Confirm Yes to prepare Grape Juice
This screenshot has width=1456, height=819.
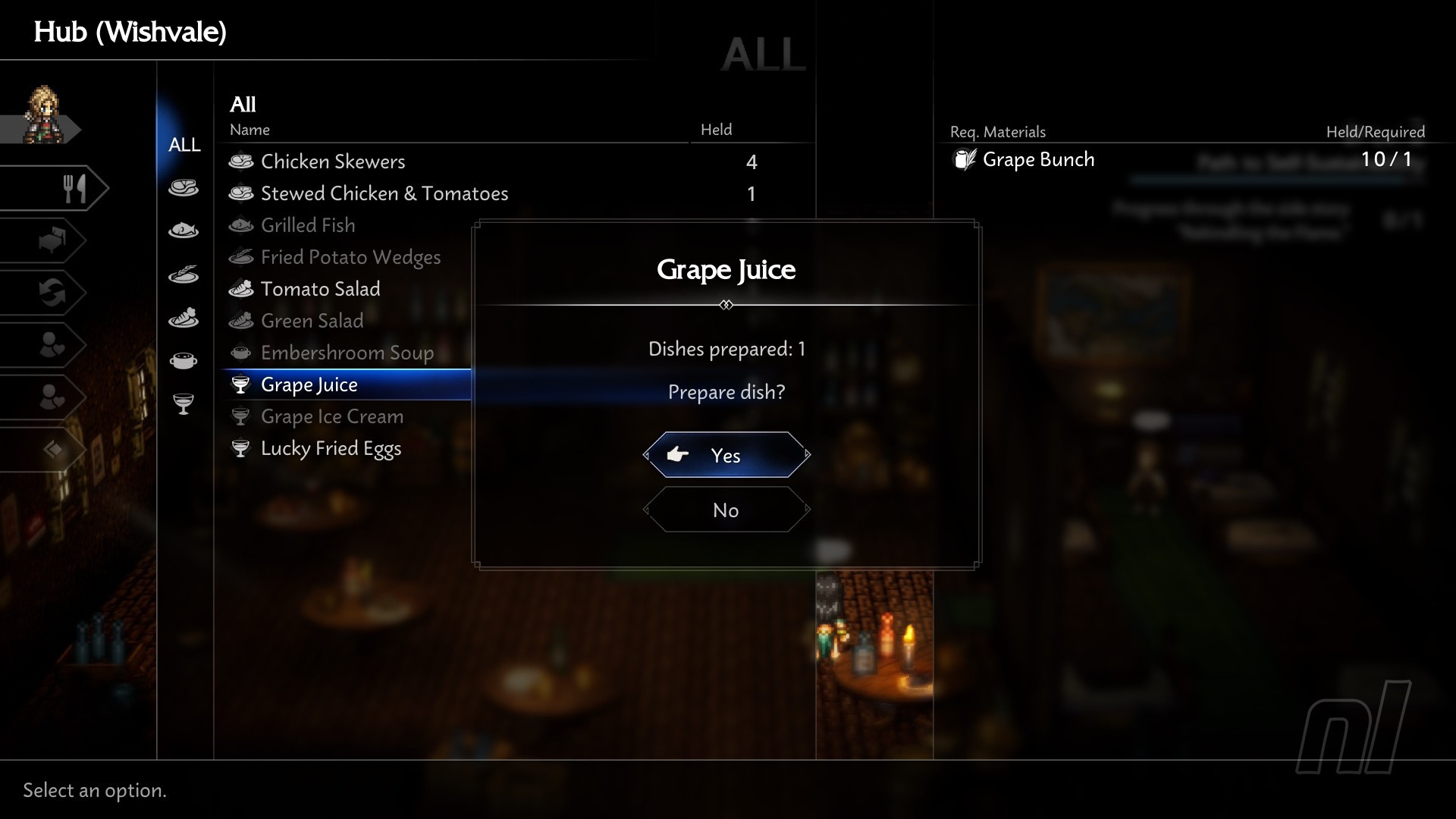(x=726, y=455)
